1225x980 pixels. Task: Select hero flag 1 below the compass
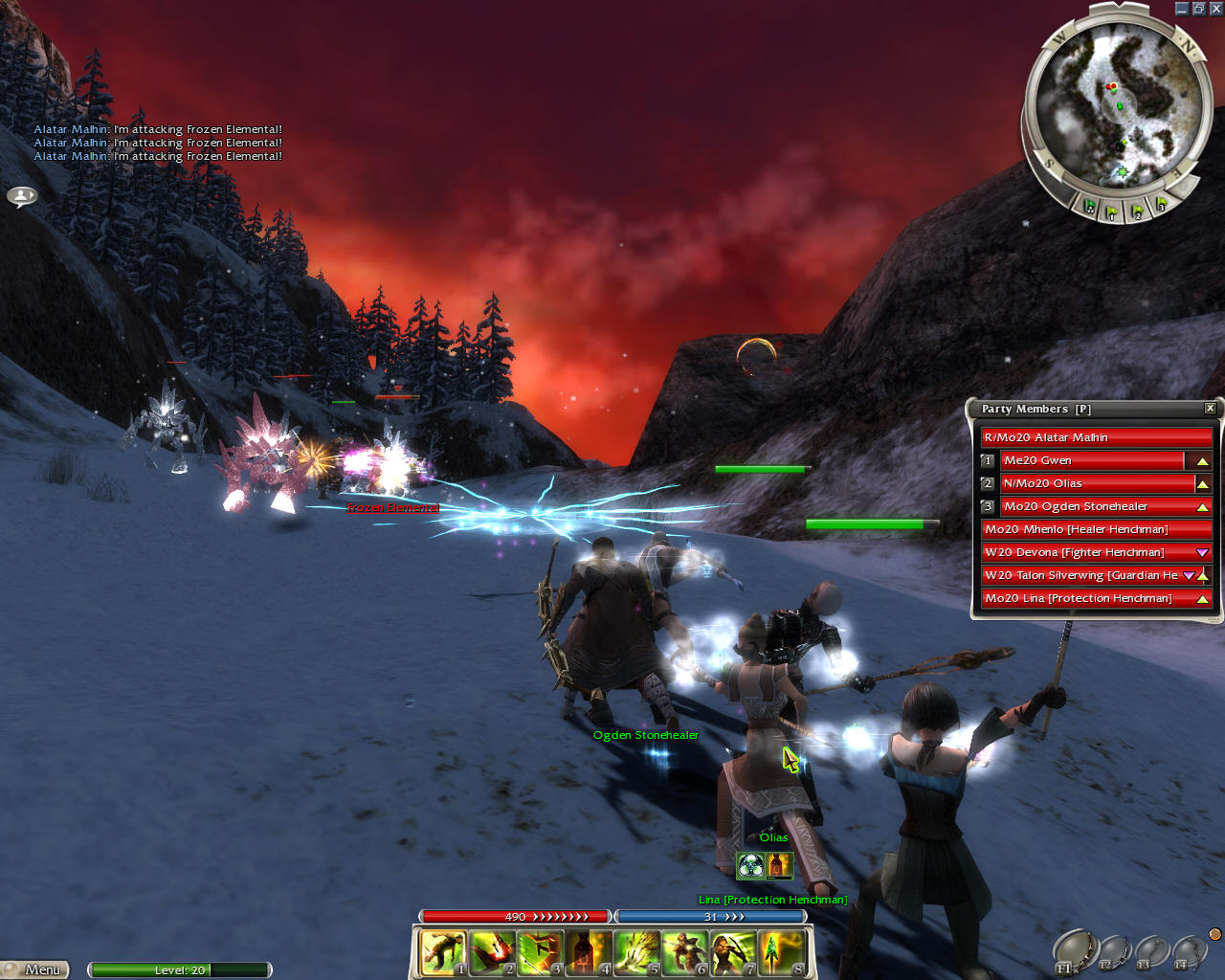pyautogui.click(x=1112, y=212)
